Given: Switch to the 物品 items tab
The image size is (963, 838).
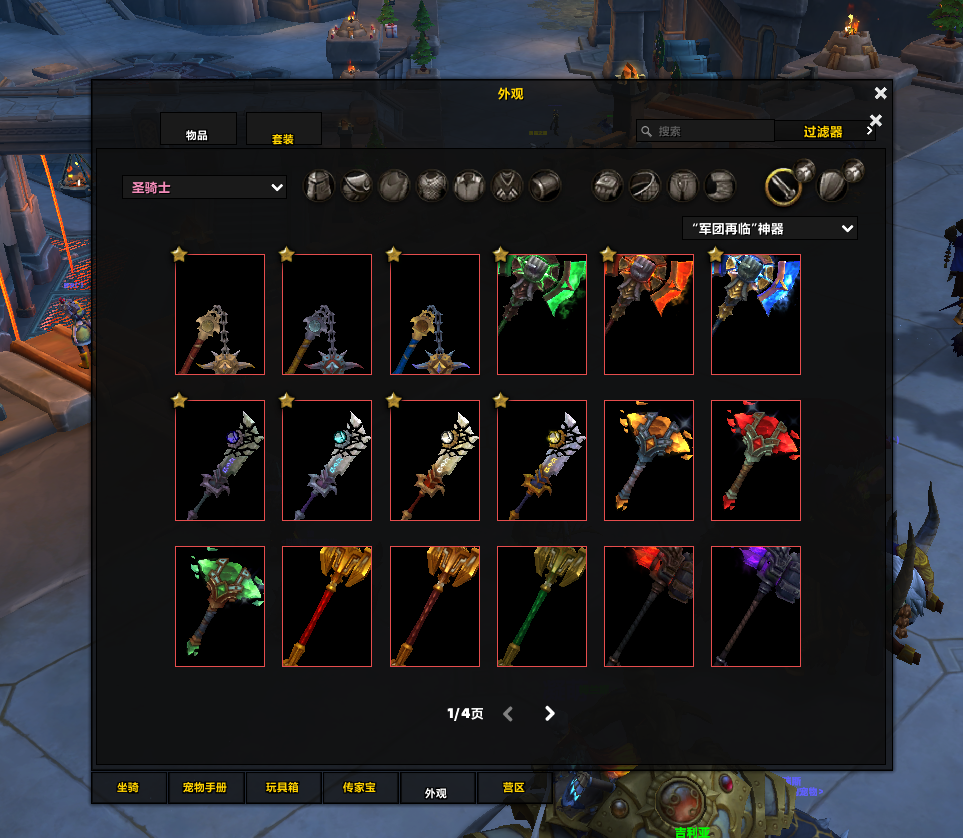Looking at the screenshot, I should pos(198,130).
